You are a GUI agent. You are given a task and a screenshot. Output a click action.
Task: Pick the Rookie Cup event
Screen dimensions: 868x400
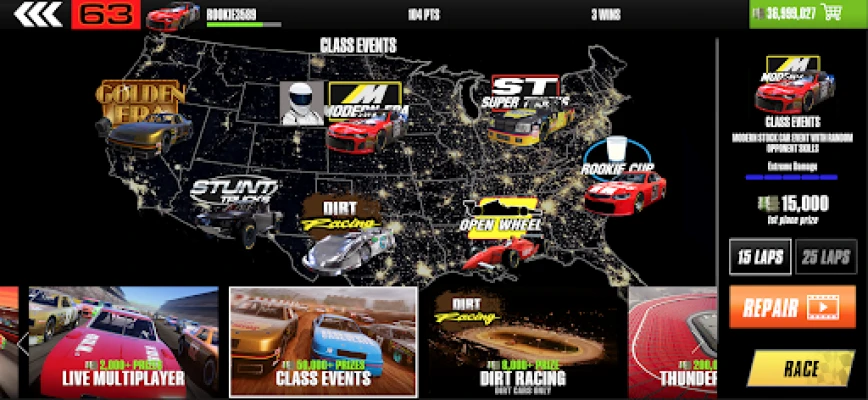[x=625, y=177]
